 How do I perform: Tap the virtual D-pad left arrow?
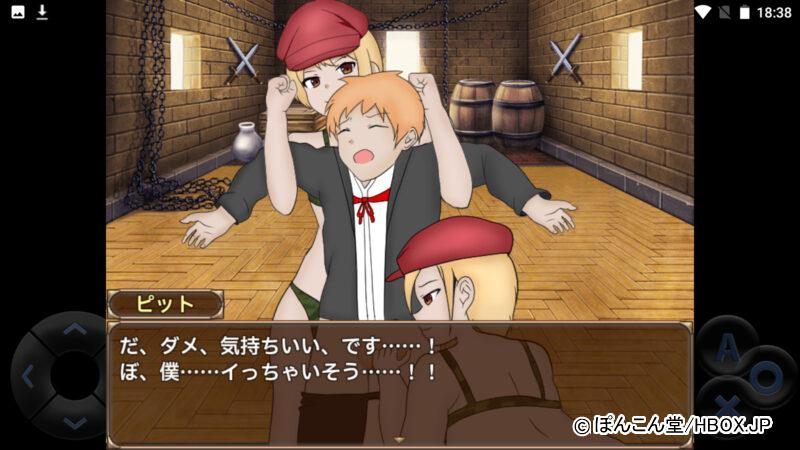pos(28,376)
